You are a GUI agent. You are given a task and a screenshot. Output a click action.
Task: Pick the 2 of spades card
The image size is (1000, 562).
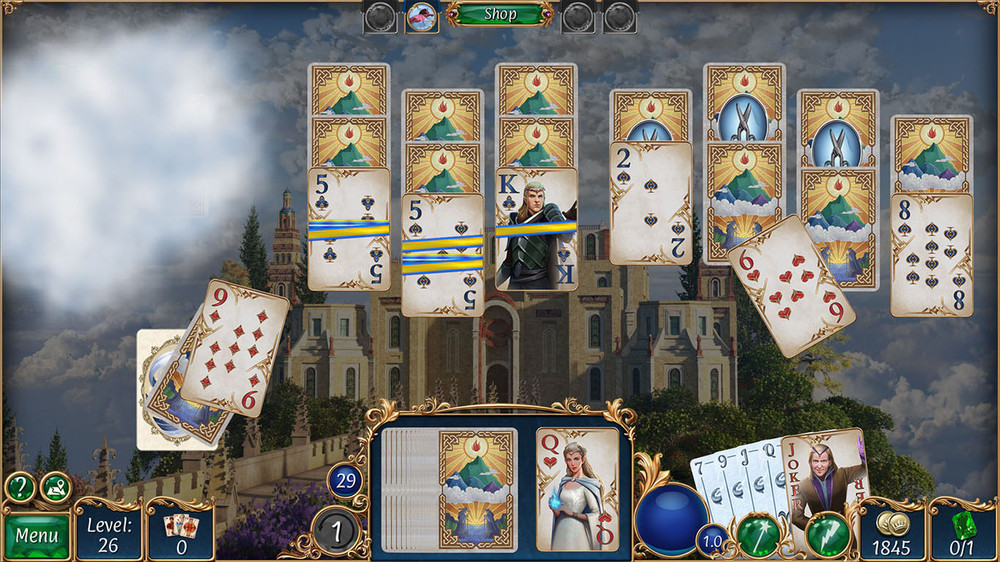click(x=651, y=203)
